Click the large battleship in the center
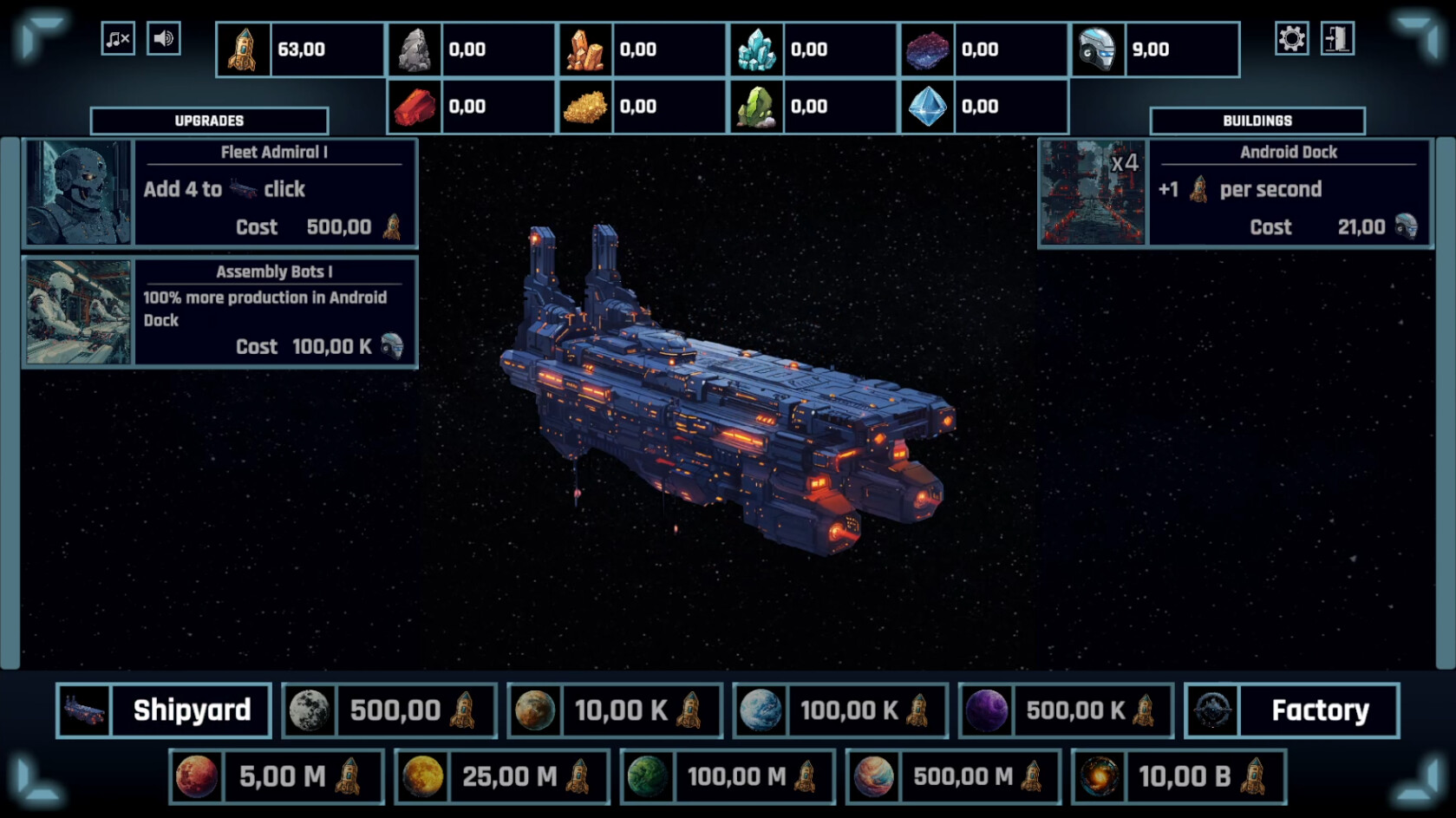The height and width of the screenshot is (818, 1456). [728, 408]
